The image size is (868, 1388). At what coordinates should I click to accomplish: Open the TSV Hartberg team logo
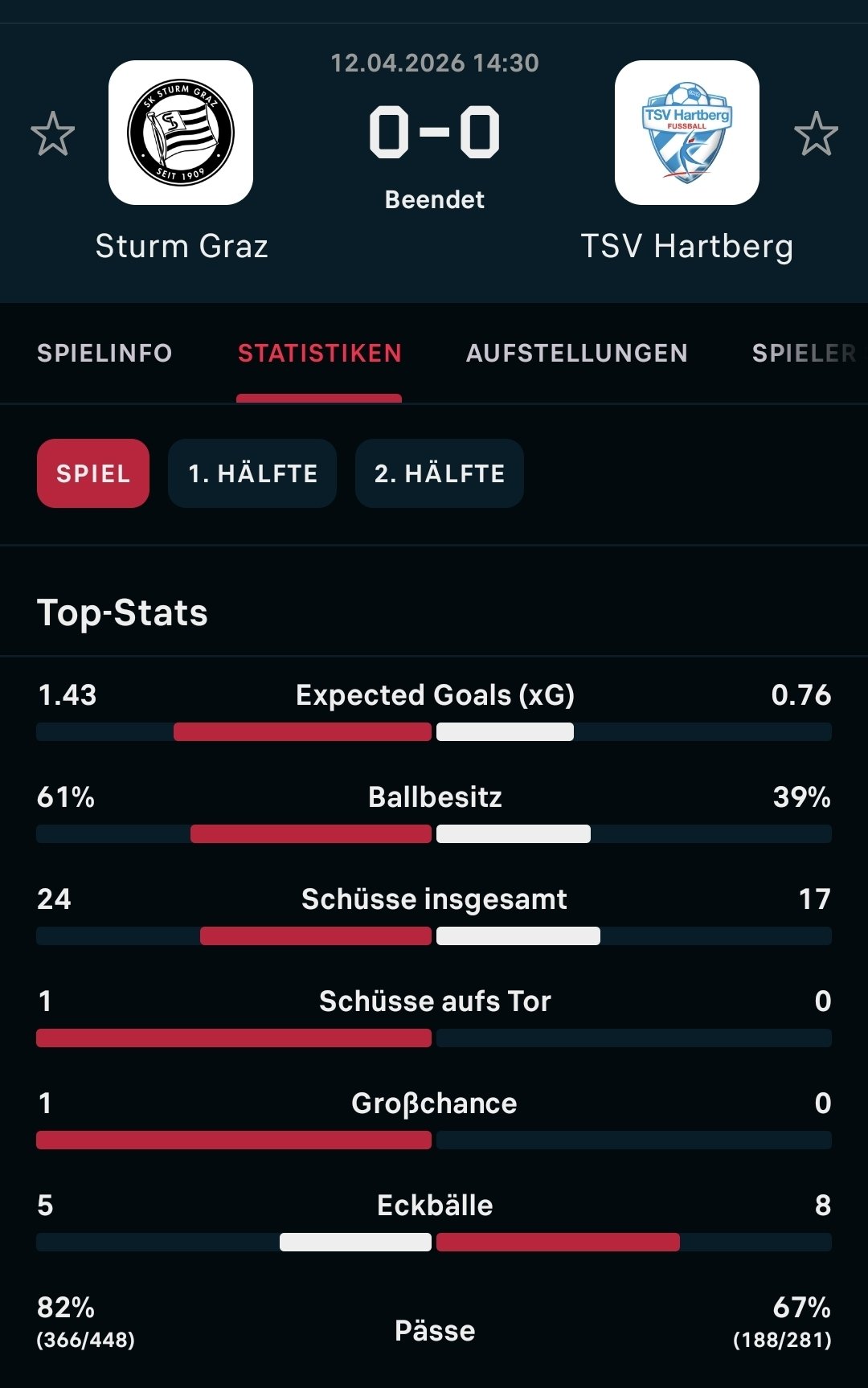[x=686, y=133]
